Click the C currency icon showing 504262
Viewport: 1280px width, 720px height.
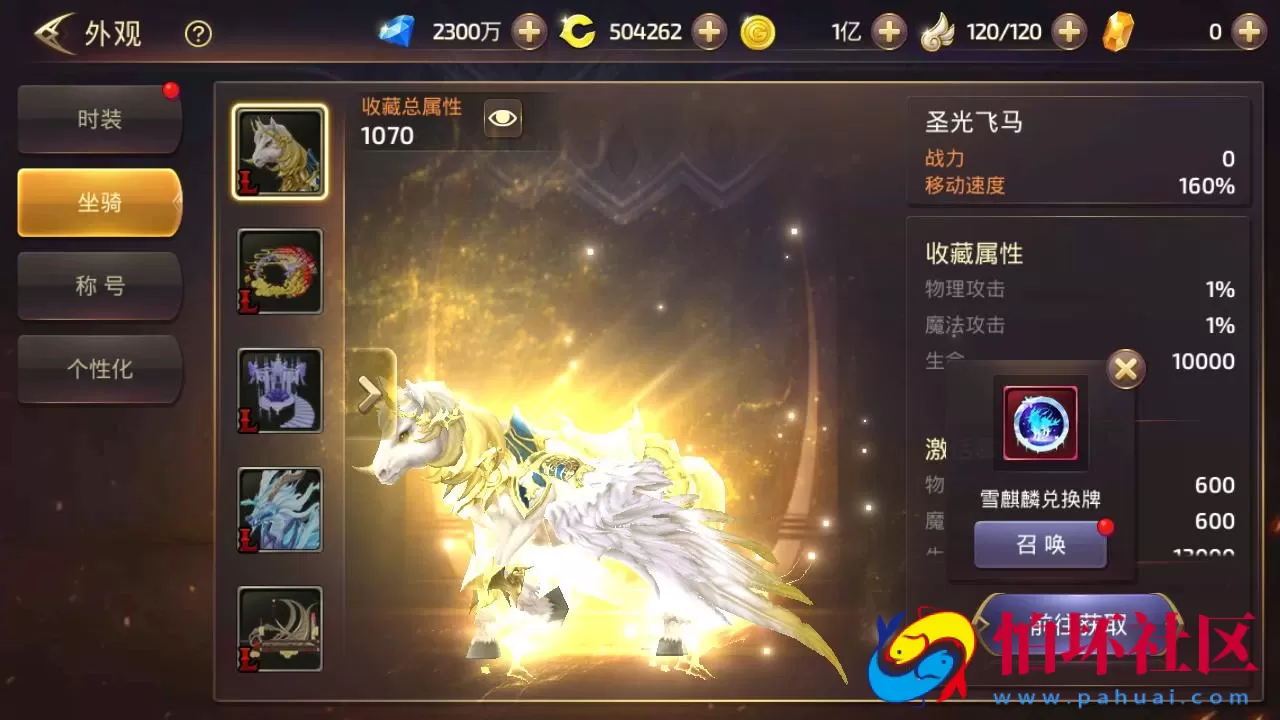coord(578,31)
